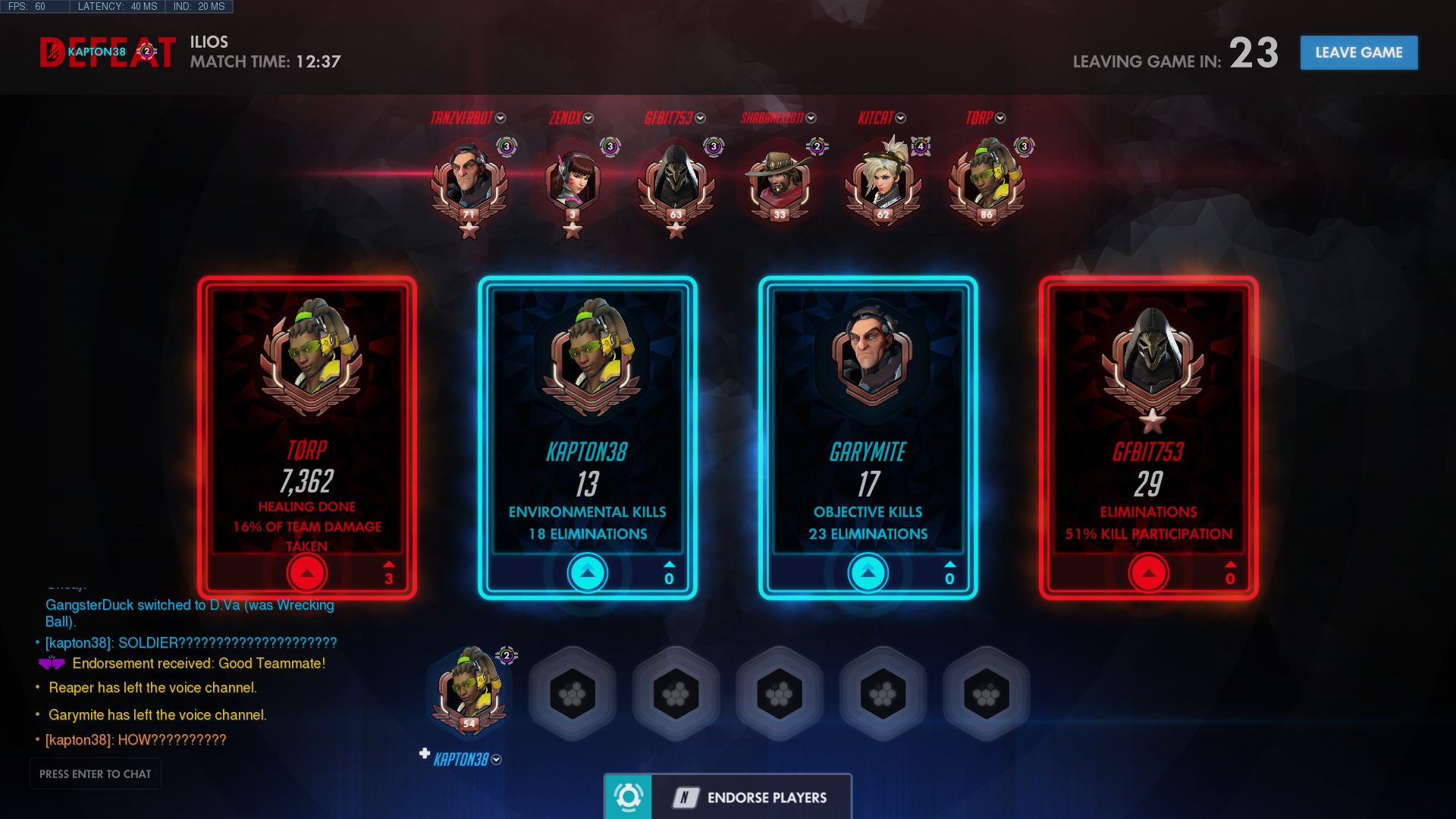
Task: Click the Leave Game button
Action: click(x=1358, y=52)
